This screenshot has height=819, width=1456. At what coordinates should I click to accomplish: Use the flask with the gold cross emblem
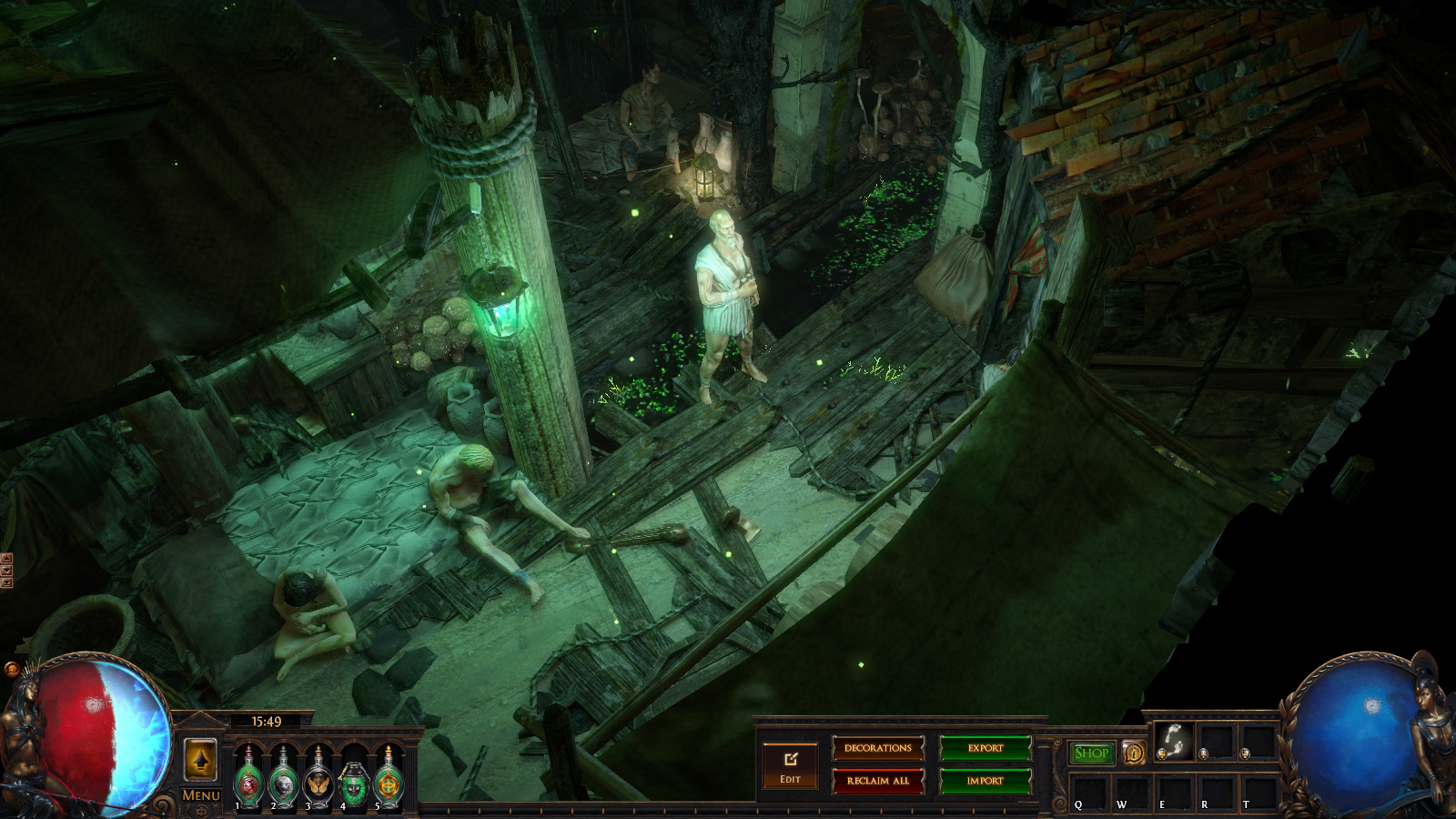389,779
